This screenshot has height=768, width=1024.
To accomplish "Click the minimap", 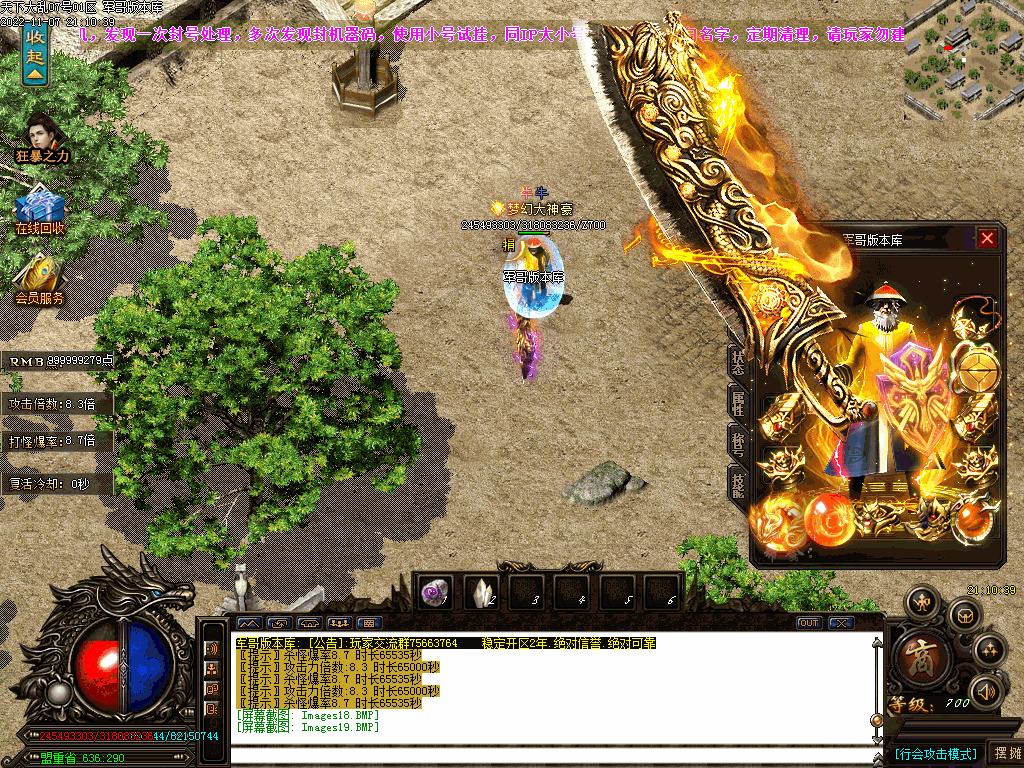I will coord(962,60).
